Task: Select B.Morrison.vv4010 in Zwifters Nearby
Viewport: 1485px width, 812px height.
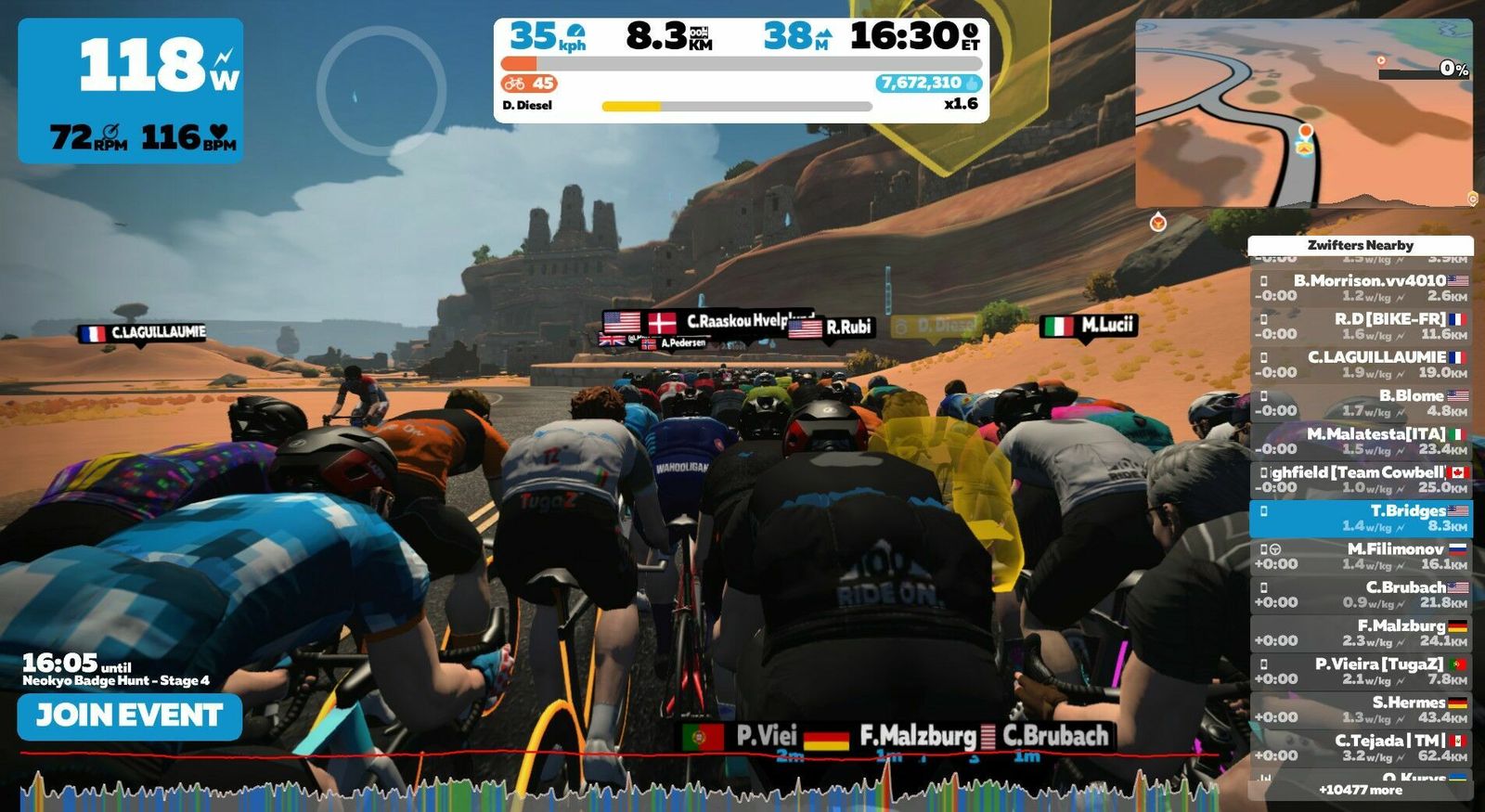Action: [1361, 288]
